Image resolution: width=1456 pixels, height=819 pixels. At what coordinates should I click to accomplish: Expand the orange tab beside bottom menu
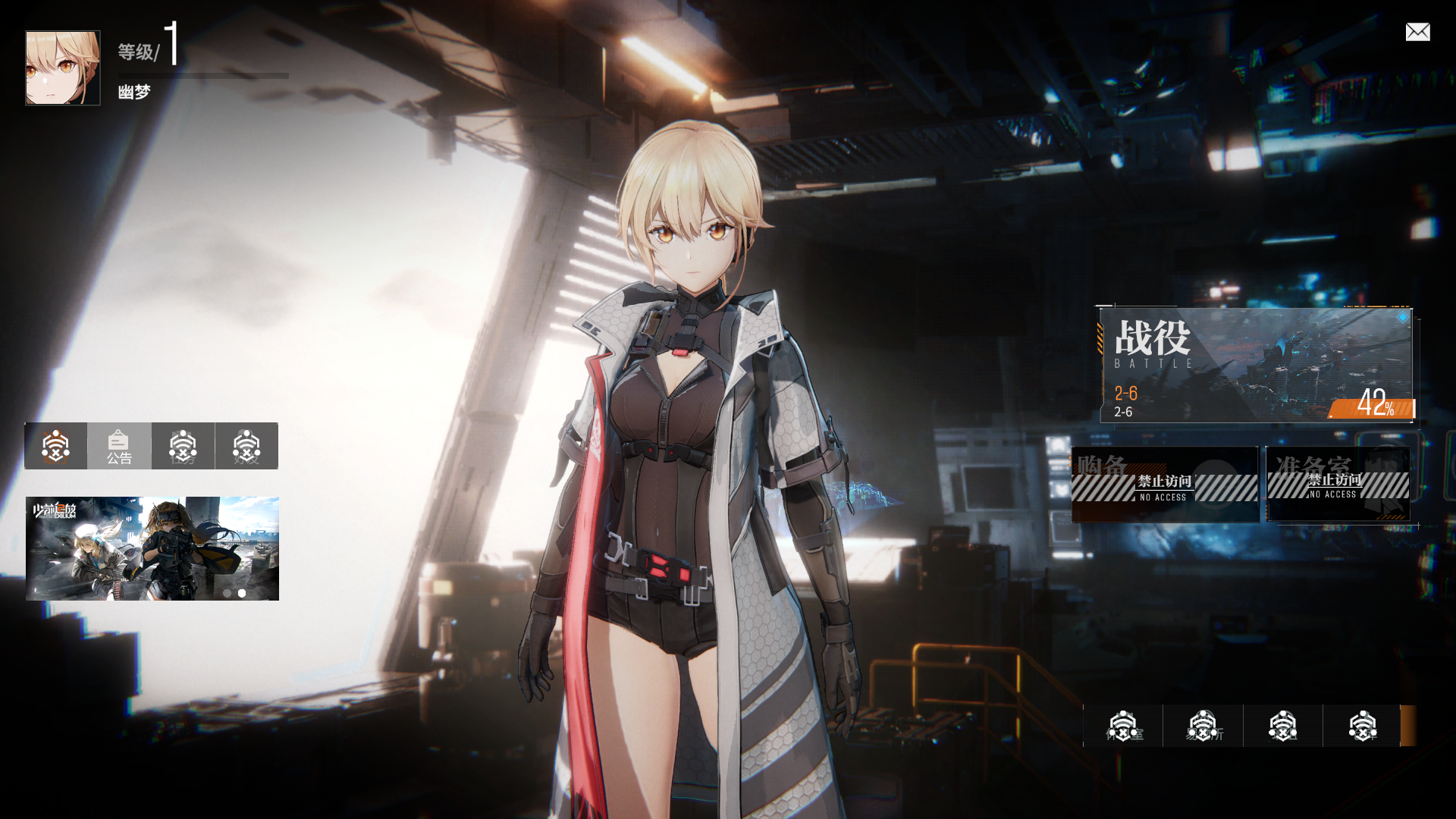click(1408, 726)
